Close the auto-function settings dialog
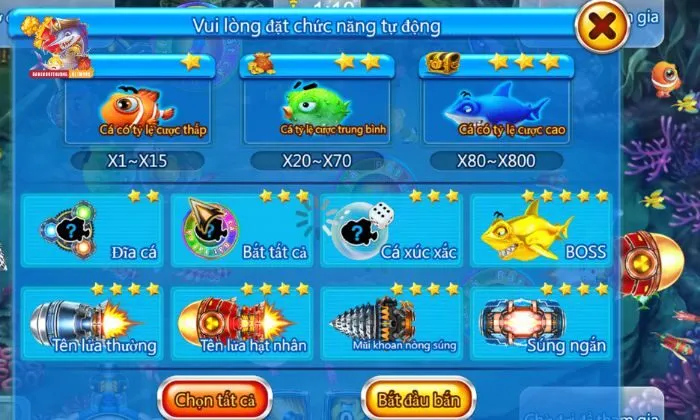Screen dimensions: 700x420 601,28
